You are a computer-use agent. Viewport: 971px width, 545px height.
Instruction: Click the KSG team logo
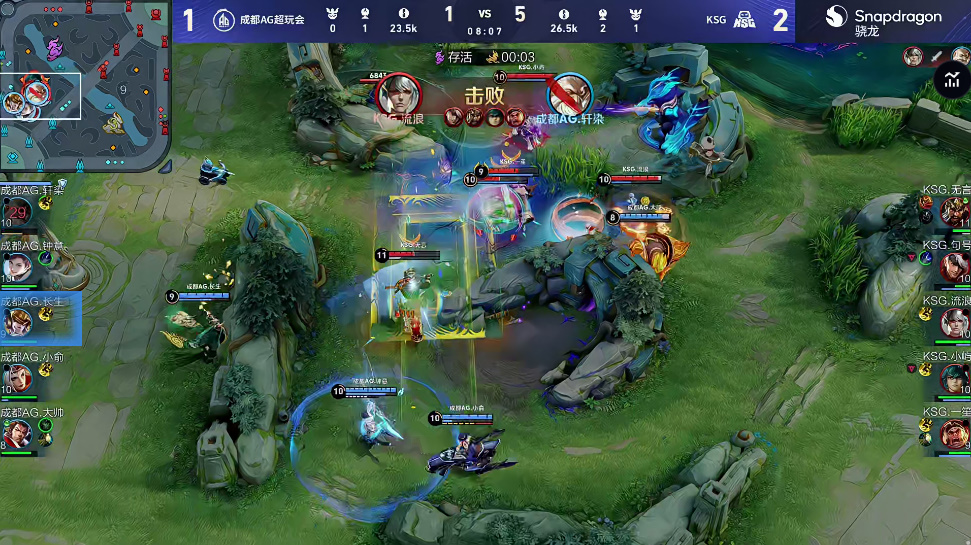[x=744, y=19]
